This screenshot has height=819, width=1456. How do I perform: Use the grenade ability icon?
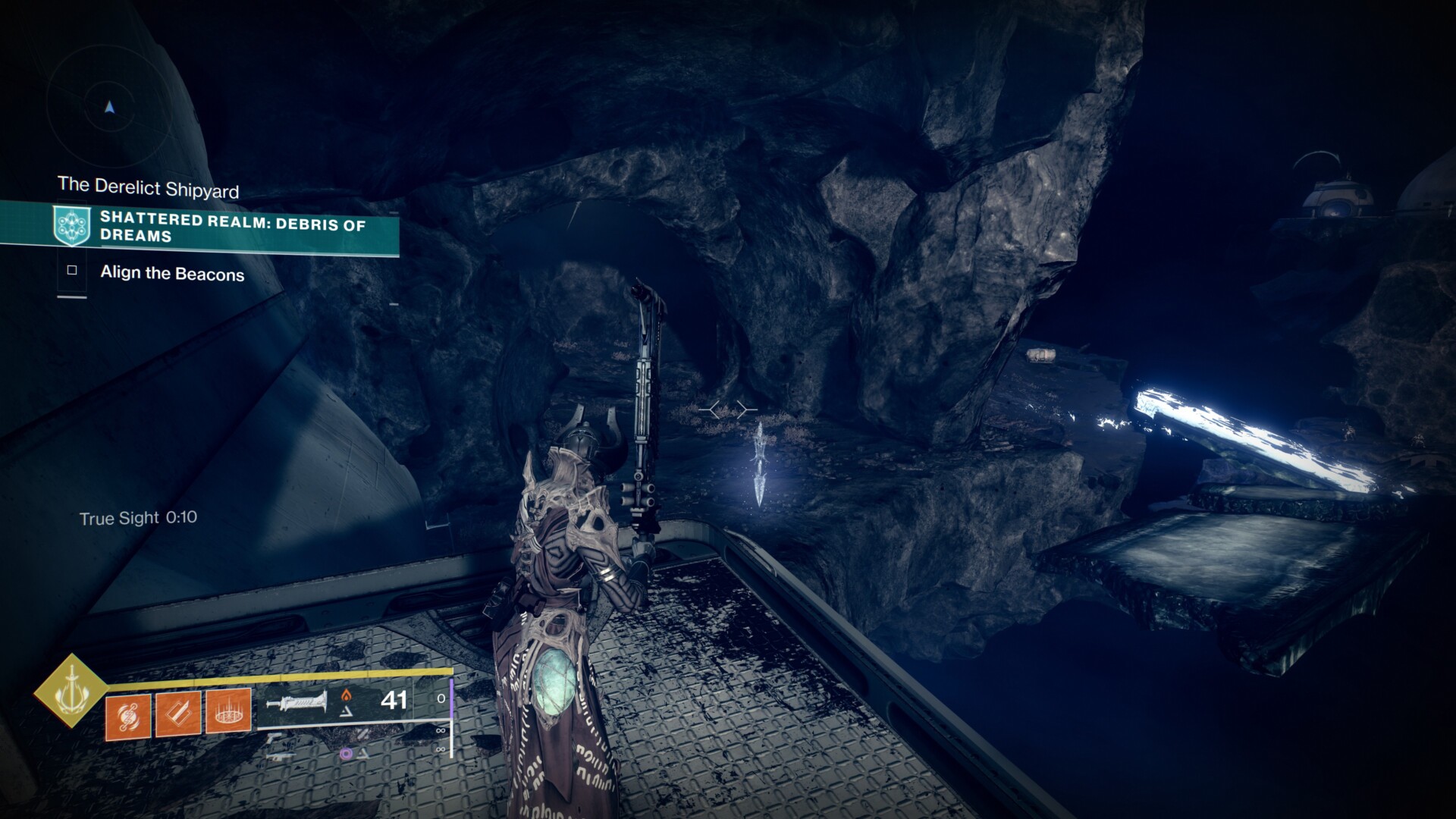pyautogui.click(x=128, y=714)
